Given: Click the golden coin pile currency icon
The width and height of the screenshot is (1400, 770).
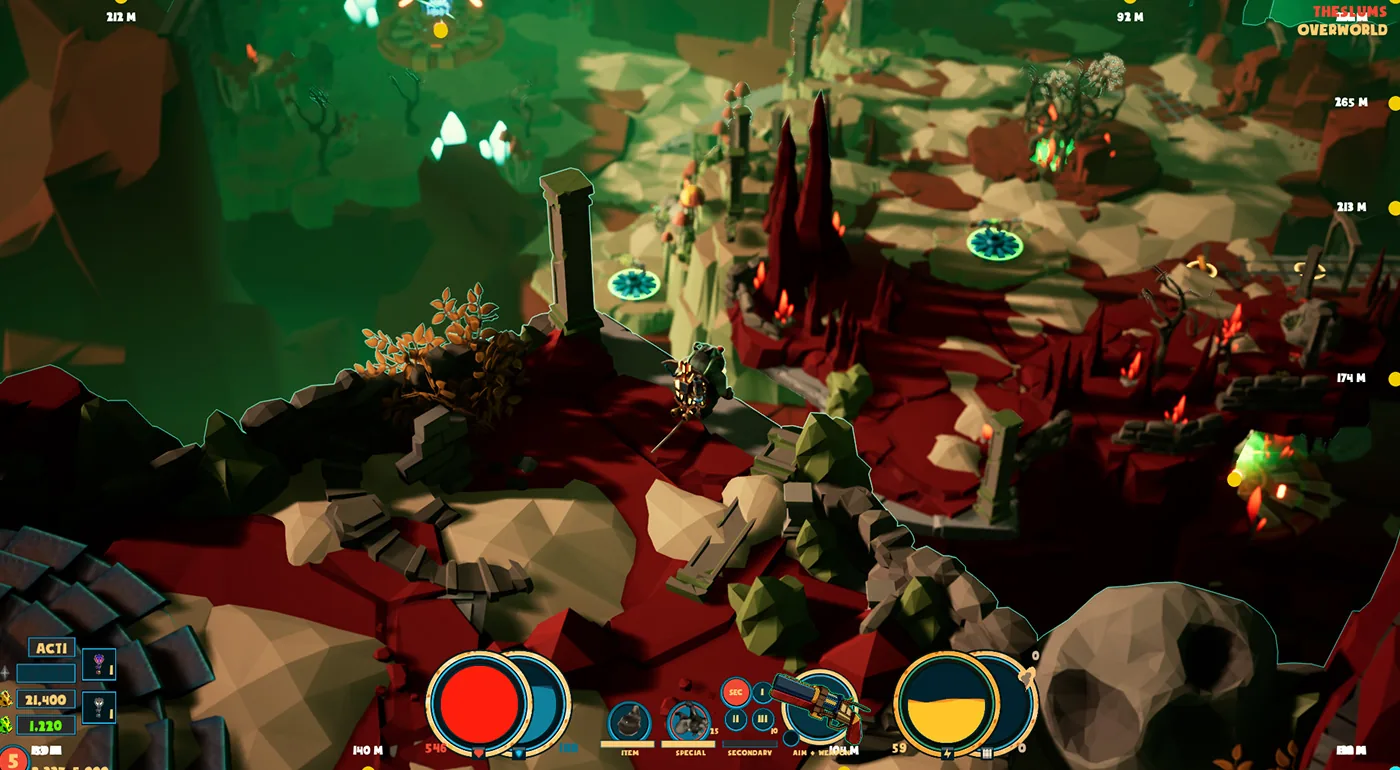Looking at the screenshot, I should tap(7, 700).
